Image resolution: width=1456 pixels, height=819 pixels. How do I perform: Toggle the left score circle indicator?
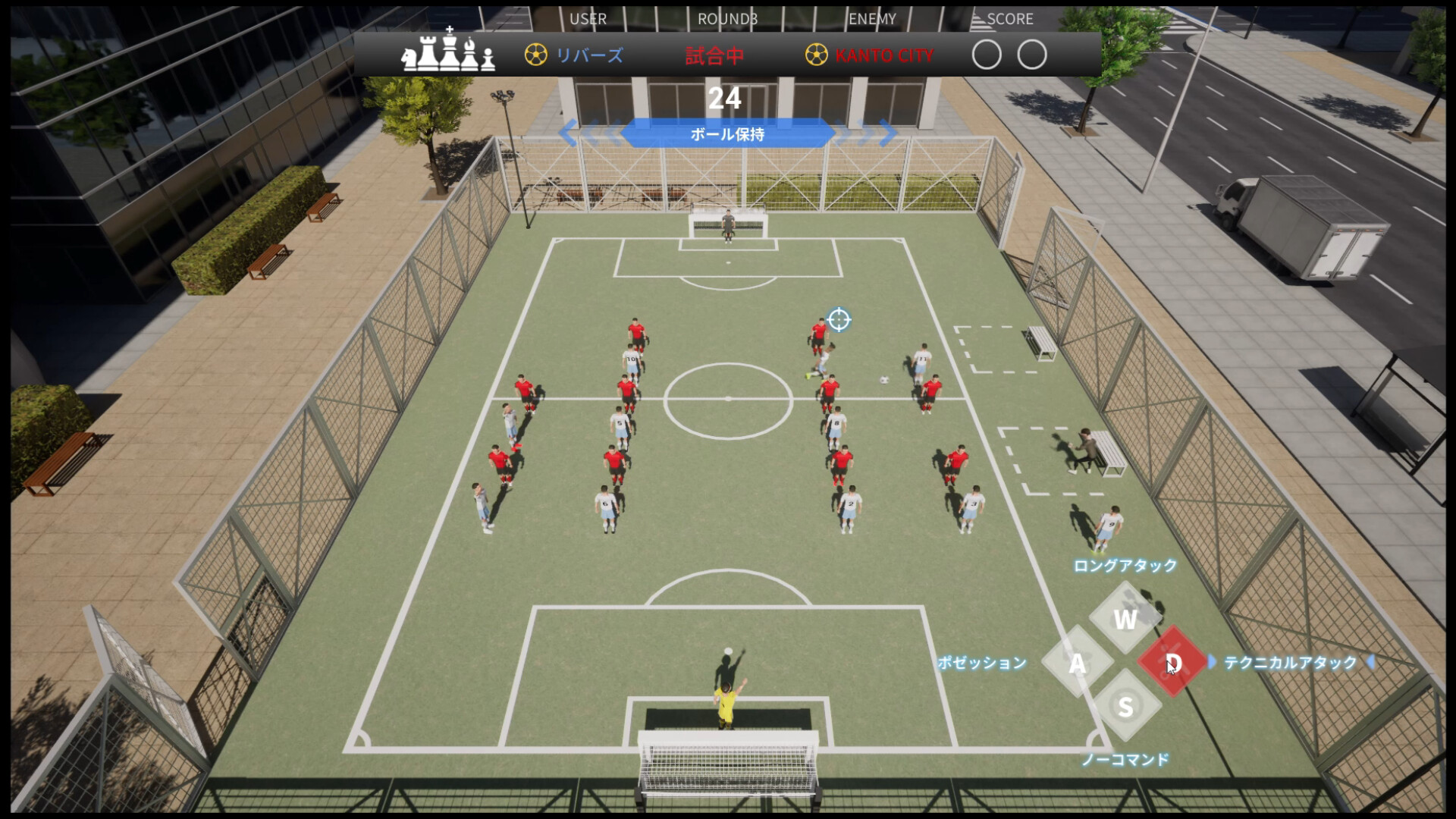click(988, 55)
